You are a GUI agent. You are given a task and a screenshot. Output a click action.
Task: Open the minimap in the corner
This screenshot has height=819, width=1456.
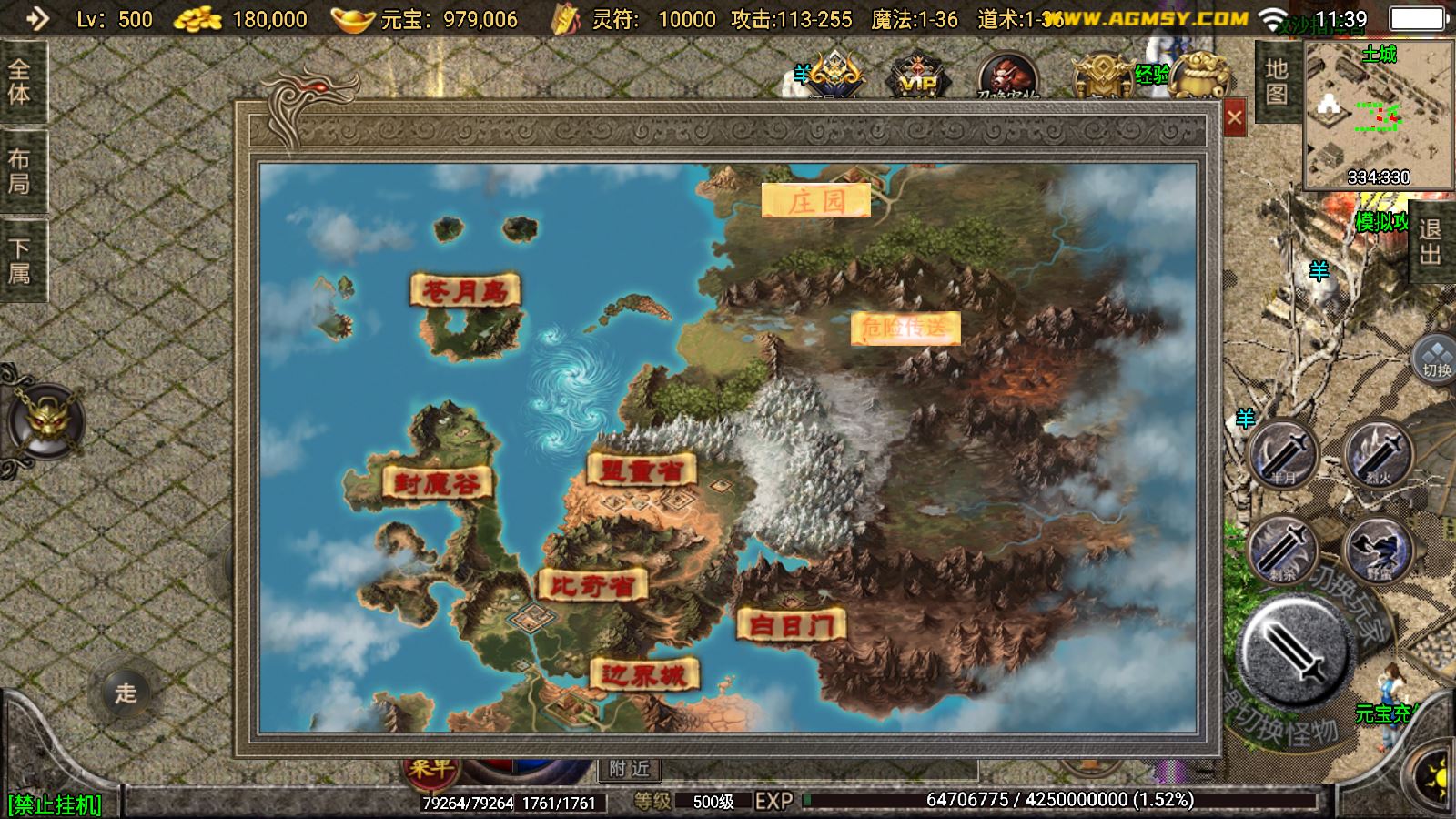(x=1378, y=116)
